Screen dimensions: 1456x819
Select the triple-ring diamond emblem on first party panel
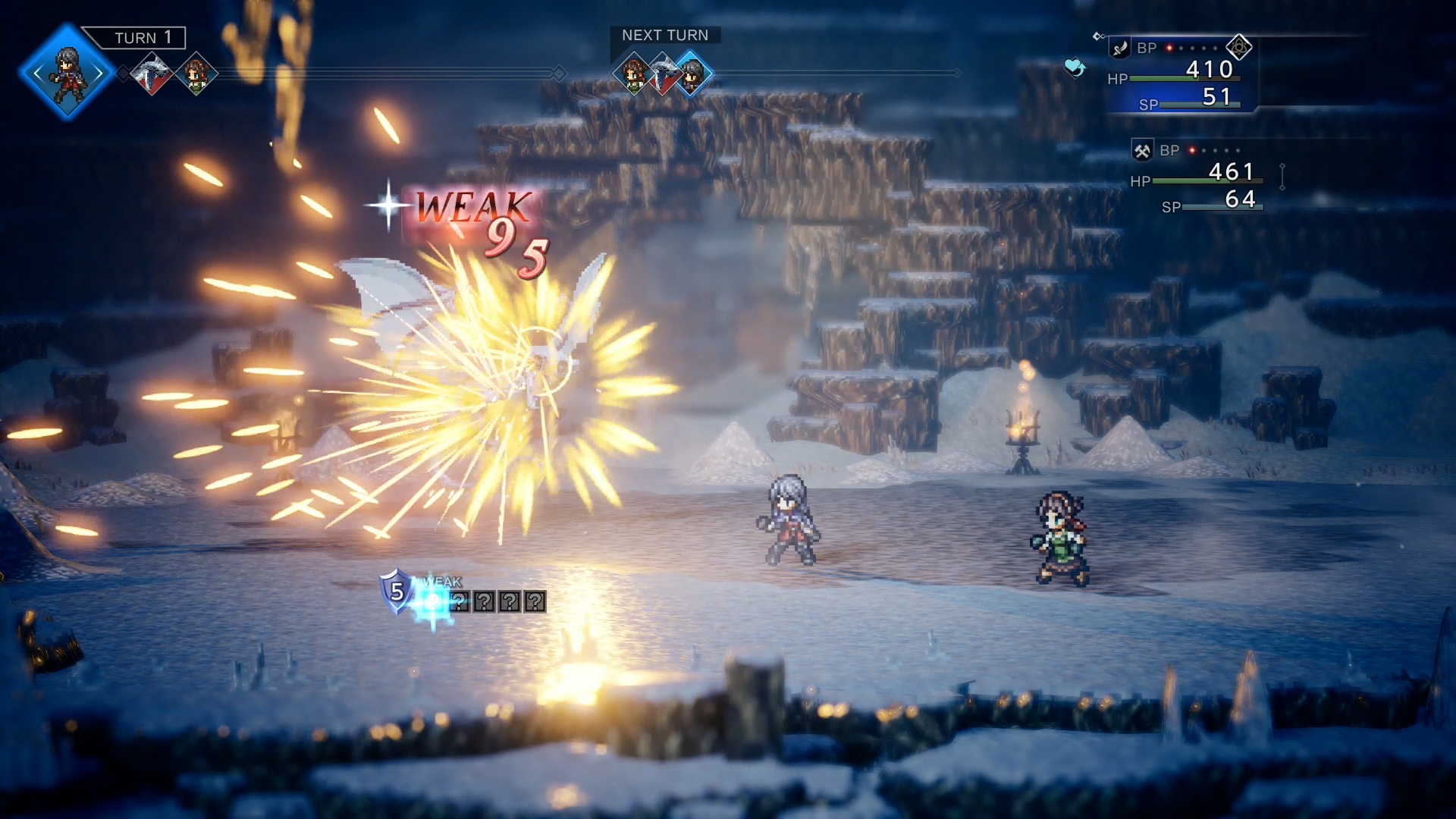[x=1239, y=48]
